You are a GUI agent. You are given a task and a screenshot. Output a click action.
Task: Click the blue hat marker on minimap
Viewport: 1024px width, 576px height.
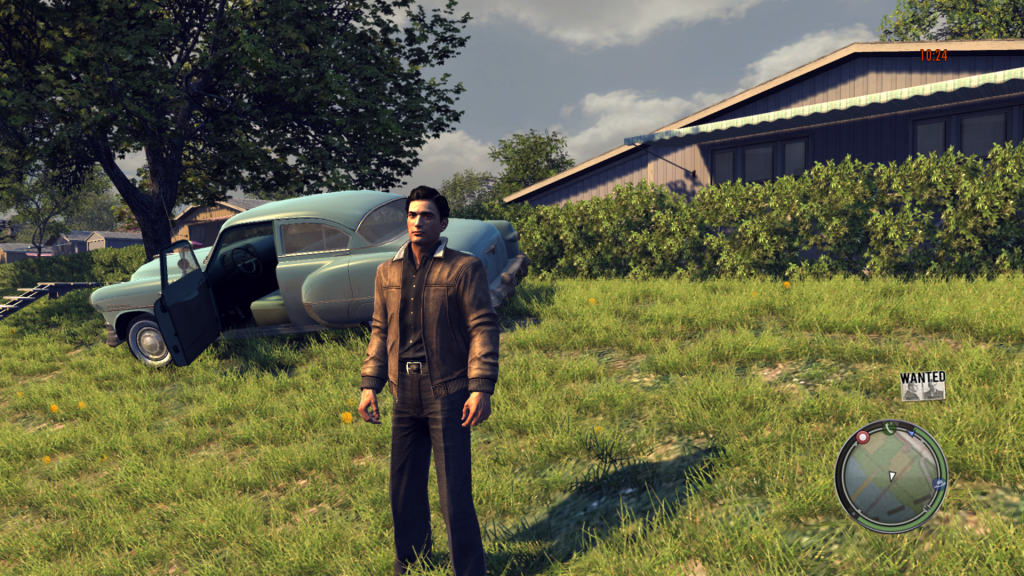[939, 484]
